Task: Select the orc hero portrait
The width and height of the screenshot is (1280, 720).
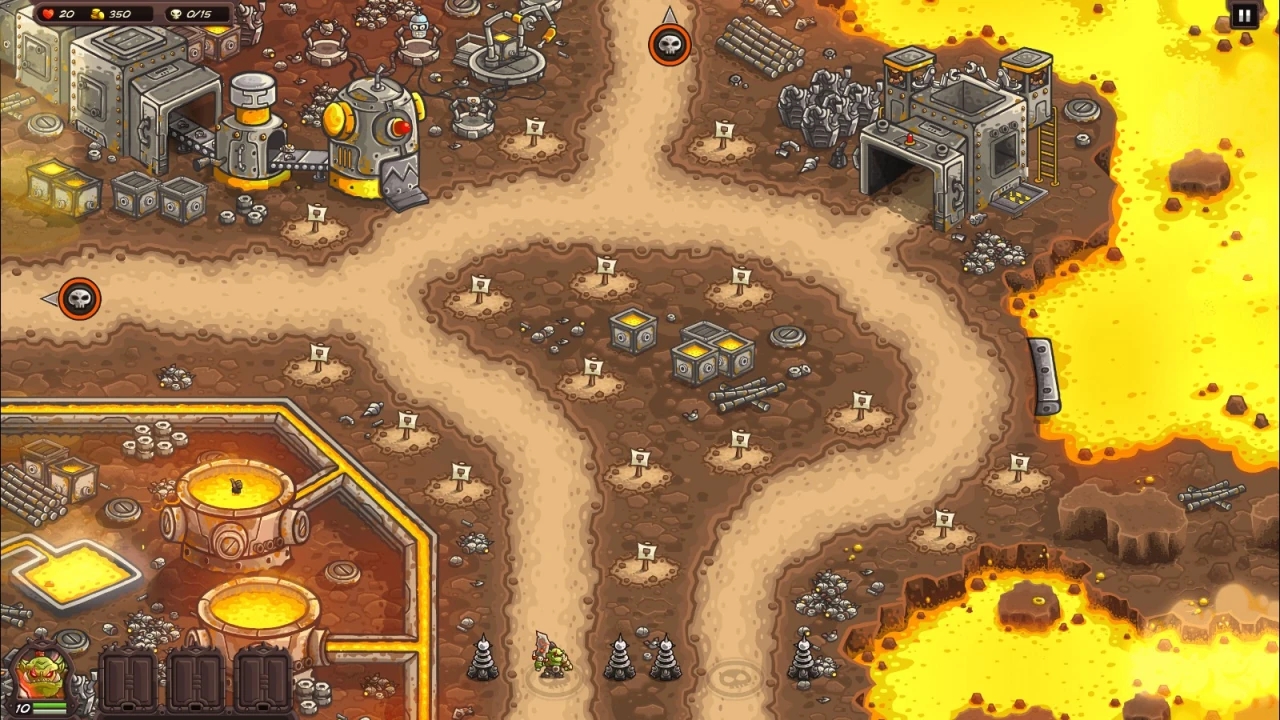Action: pyautogui.click(x=36, y=676)
